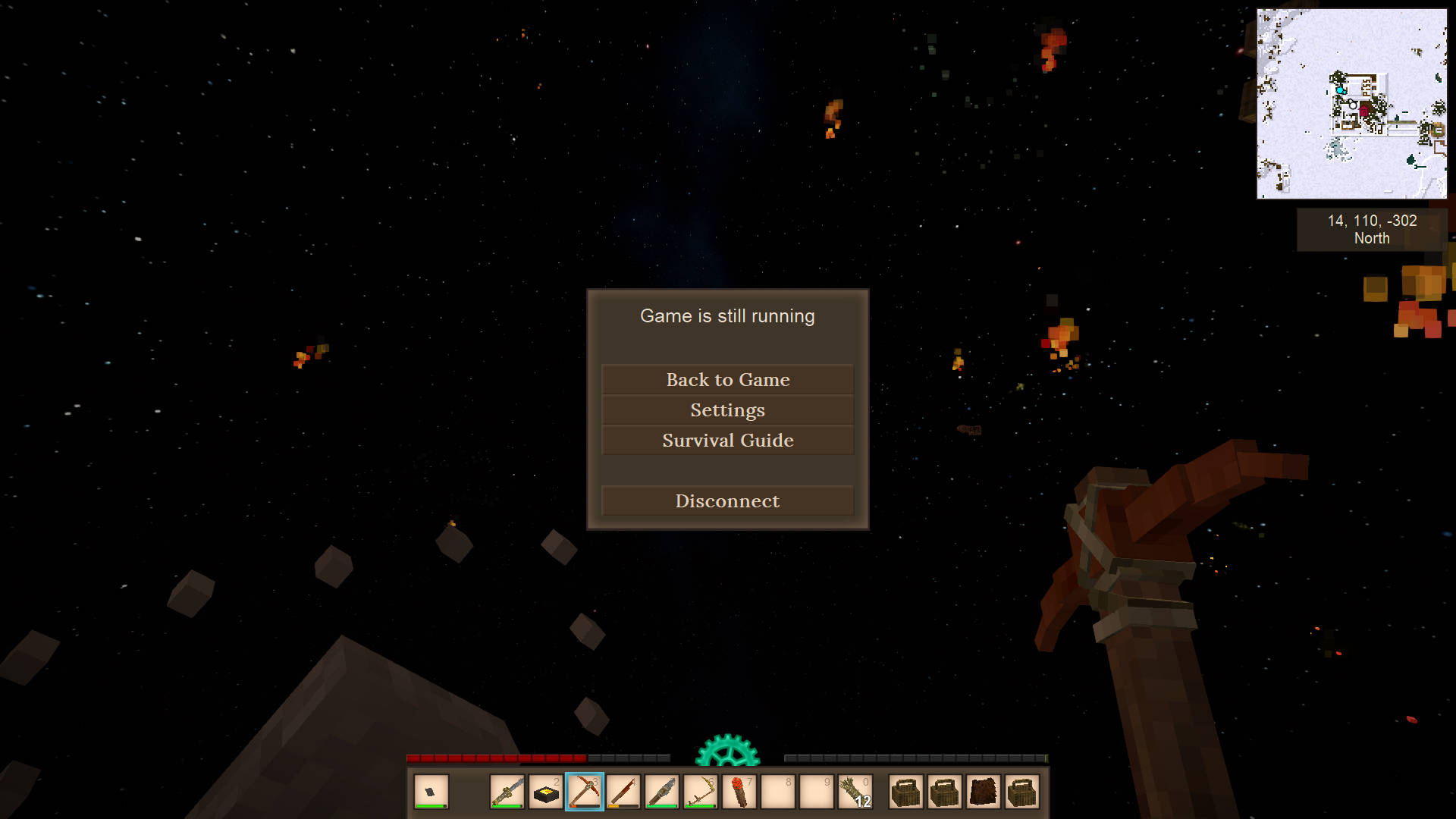Select the oil lamp hotbar slot
This screenshot has width=1456, height=819.
pos(546,792)
